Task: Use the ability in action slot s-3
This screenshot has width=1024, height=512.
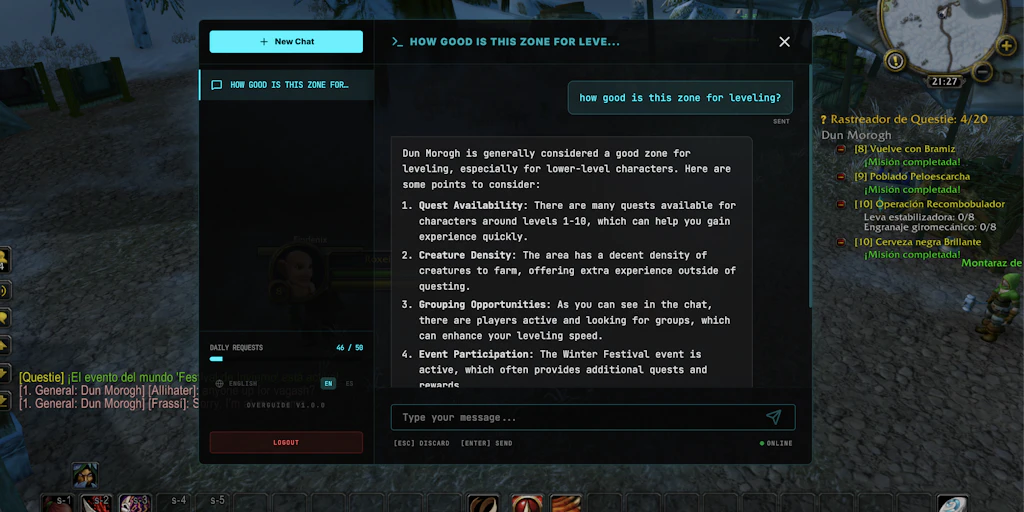Action: (135, 502)
